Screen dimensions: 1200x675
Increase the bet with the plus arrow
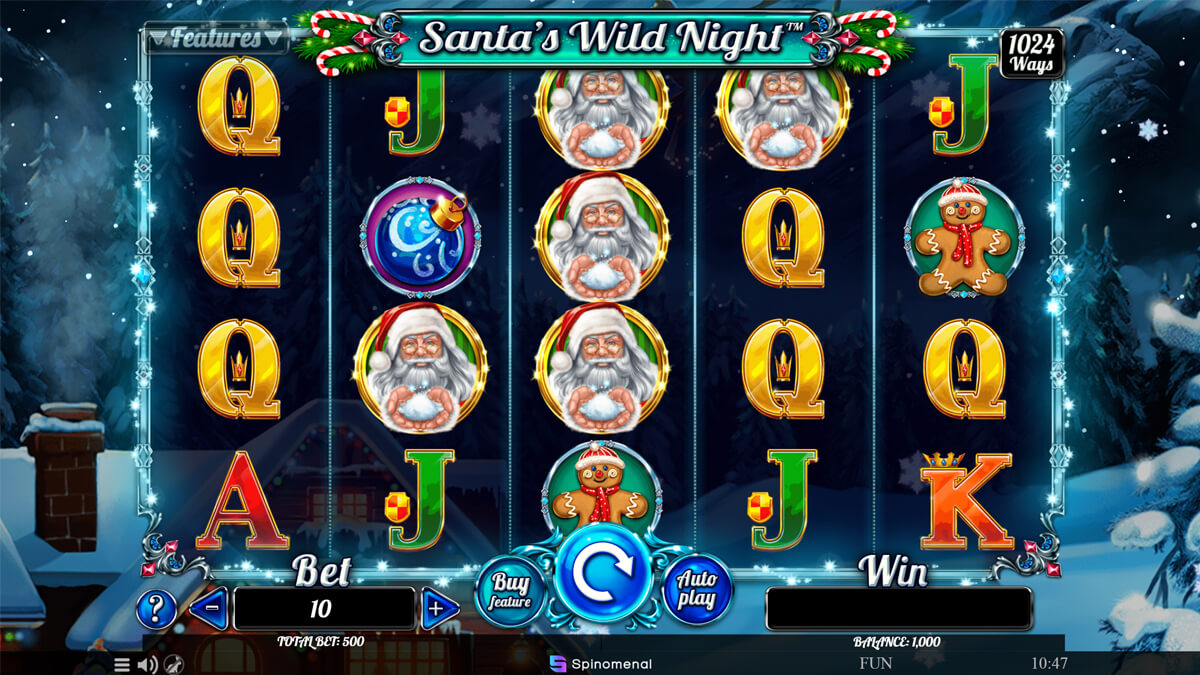438,609
